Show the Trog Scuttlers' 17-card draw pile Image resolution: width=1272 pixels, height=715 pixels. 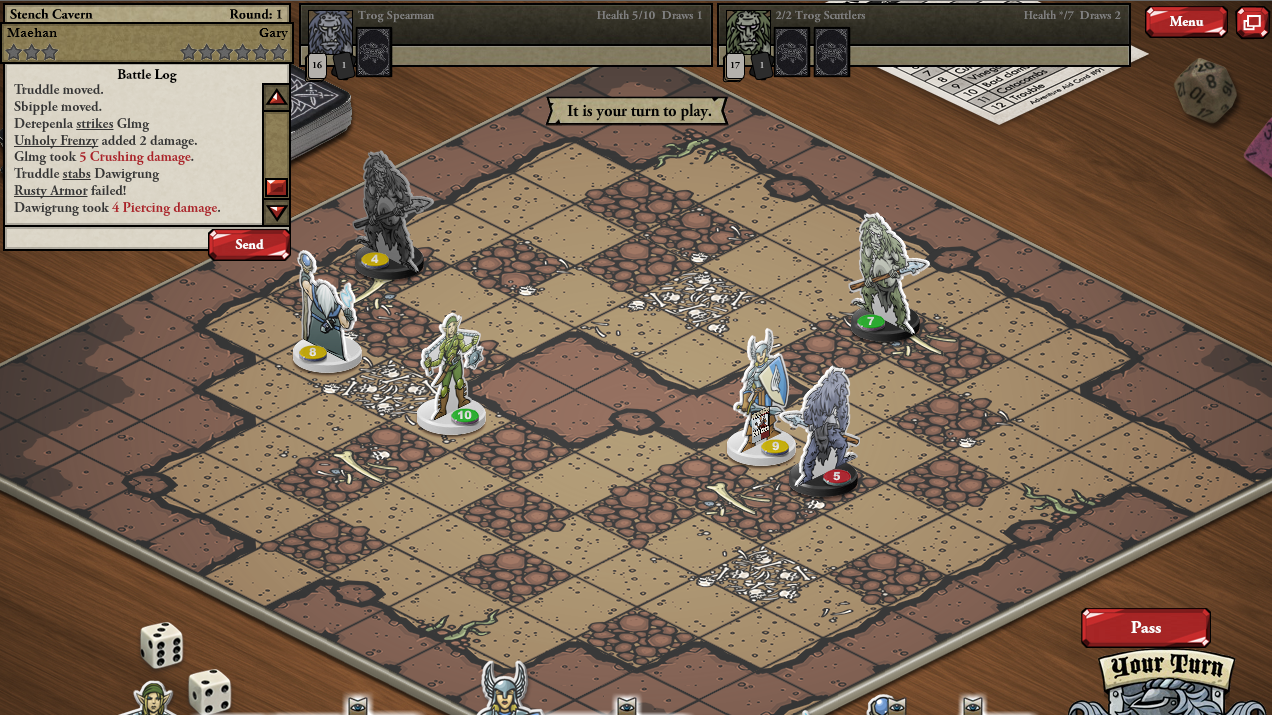(735, 66)
